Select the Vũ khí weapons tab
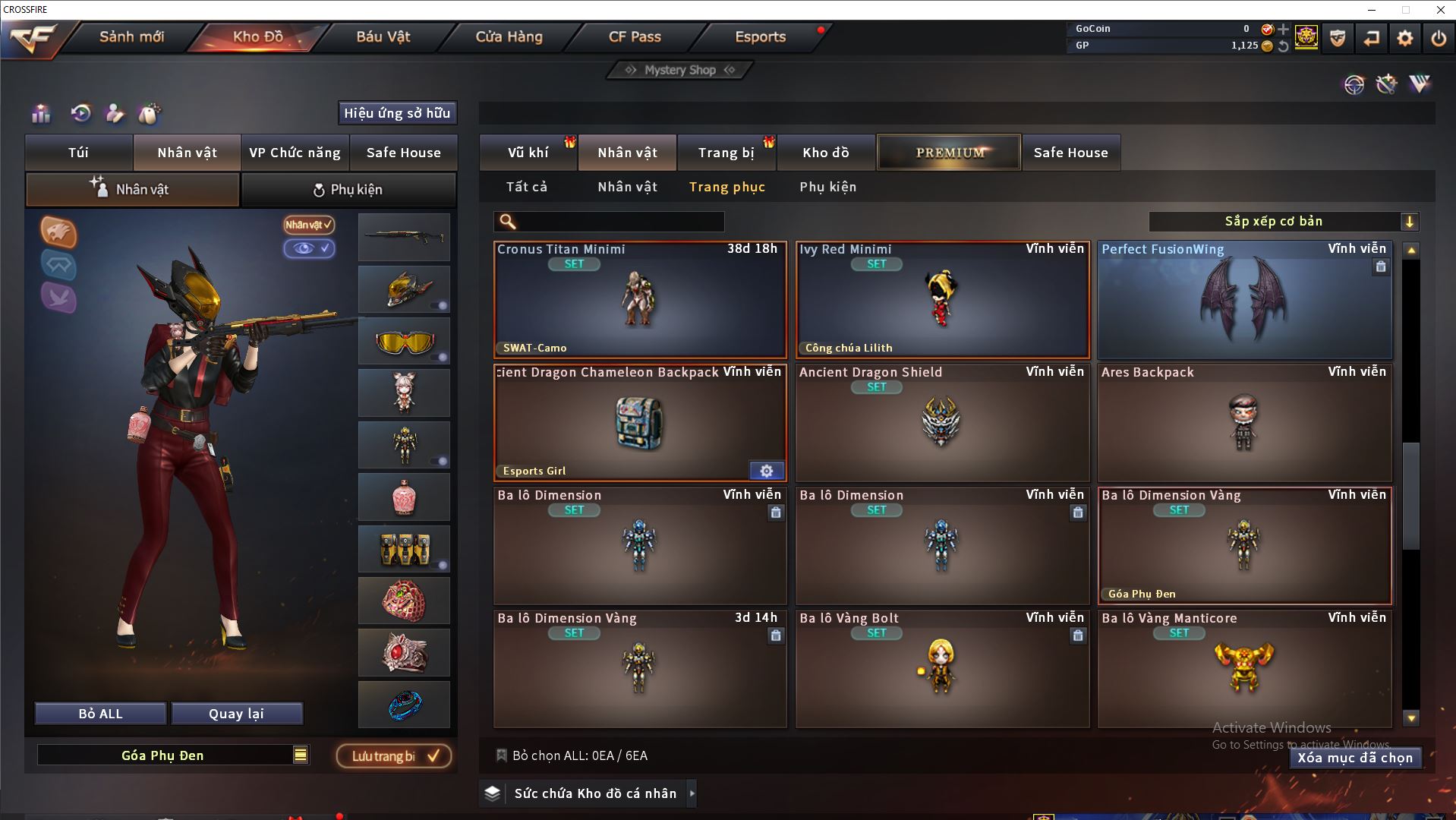 click(x=528, y=153)
